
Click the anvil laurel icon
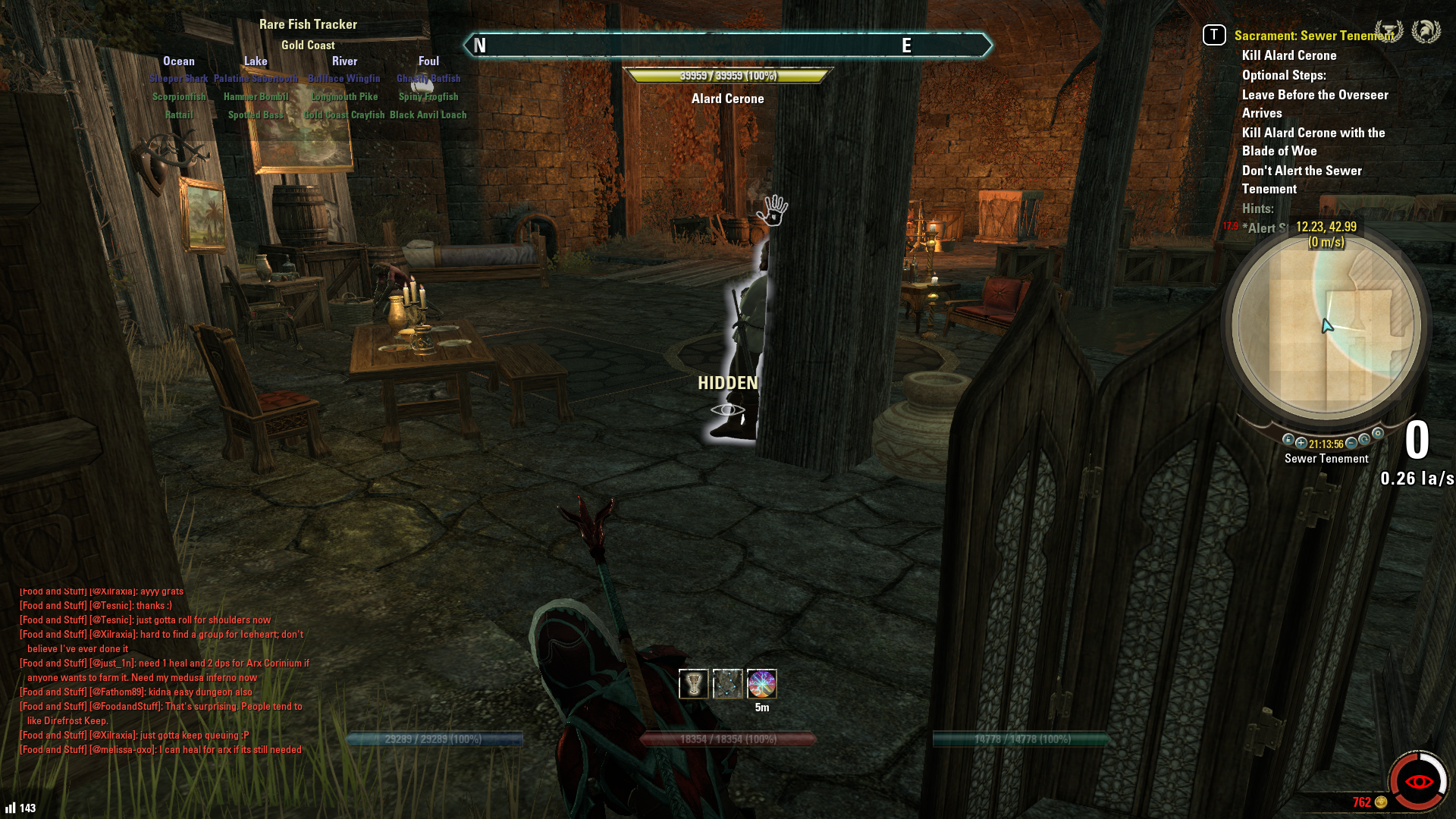click(x=1389, y=32)
